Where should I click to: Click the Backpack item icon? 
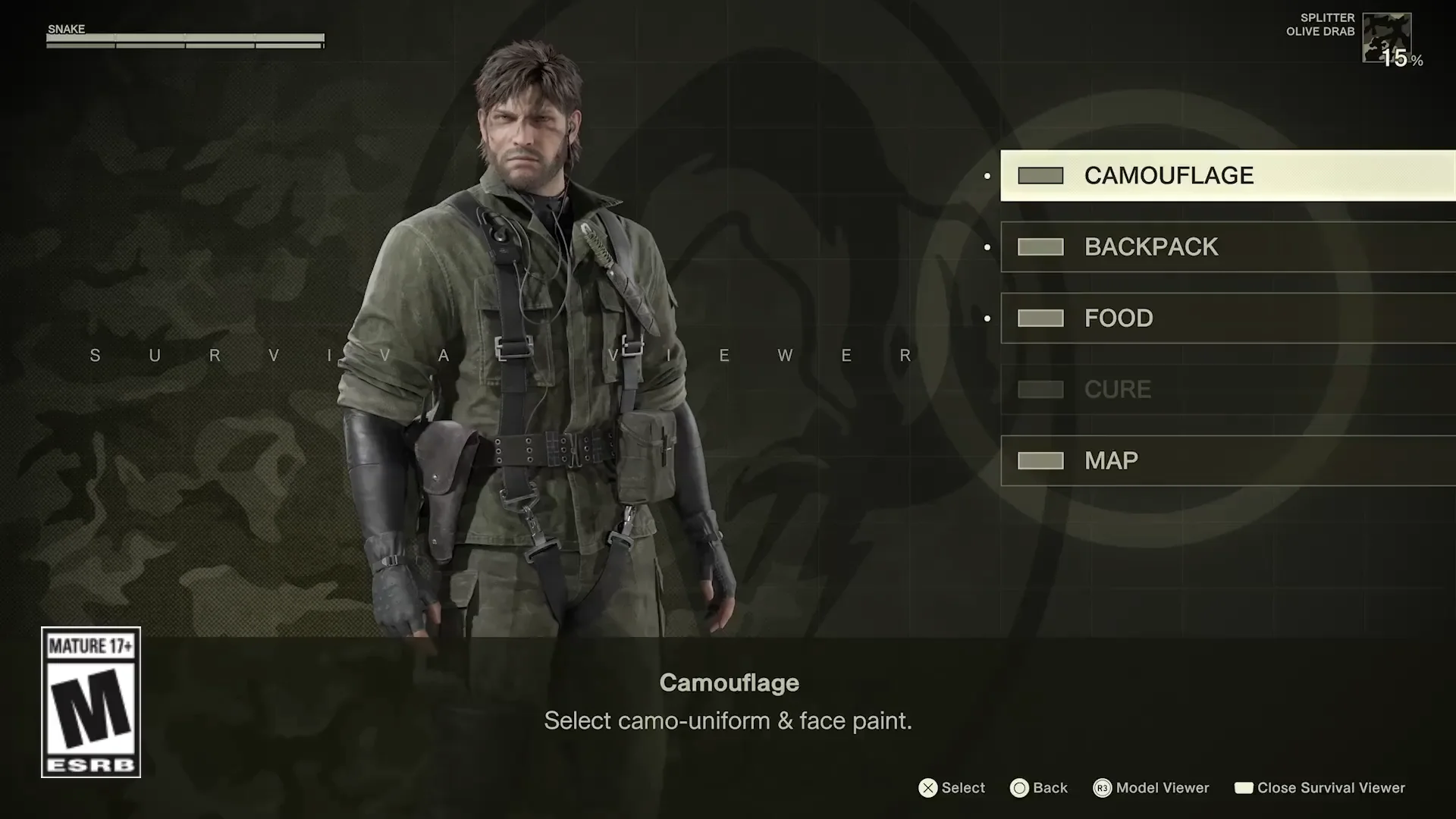point(1040,246)
